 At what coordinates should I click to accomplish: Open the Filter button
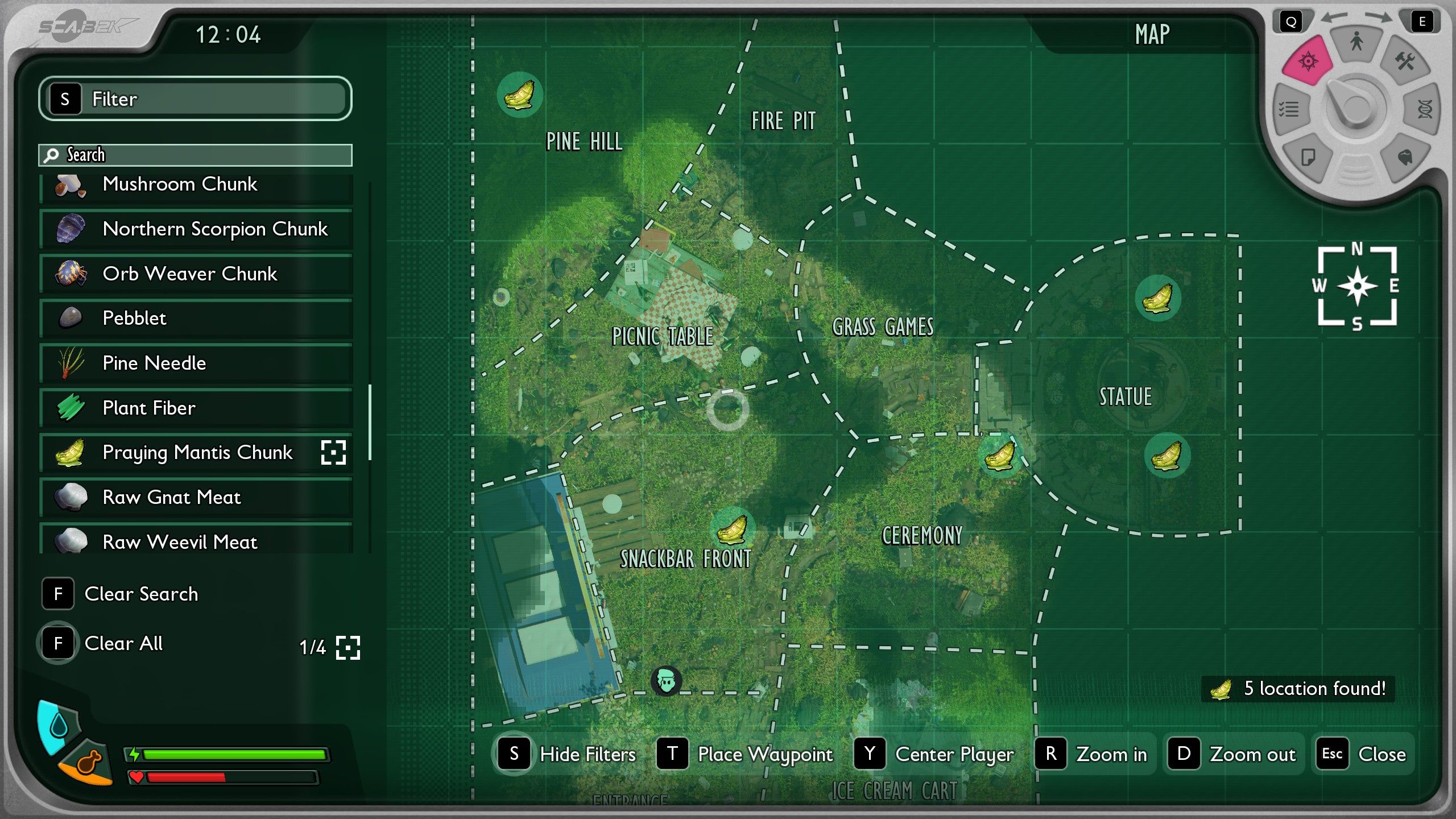195,98
